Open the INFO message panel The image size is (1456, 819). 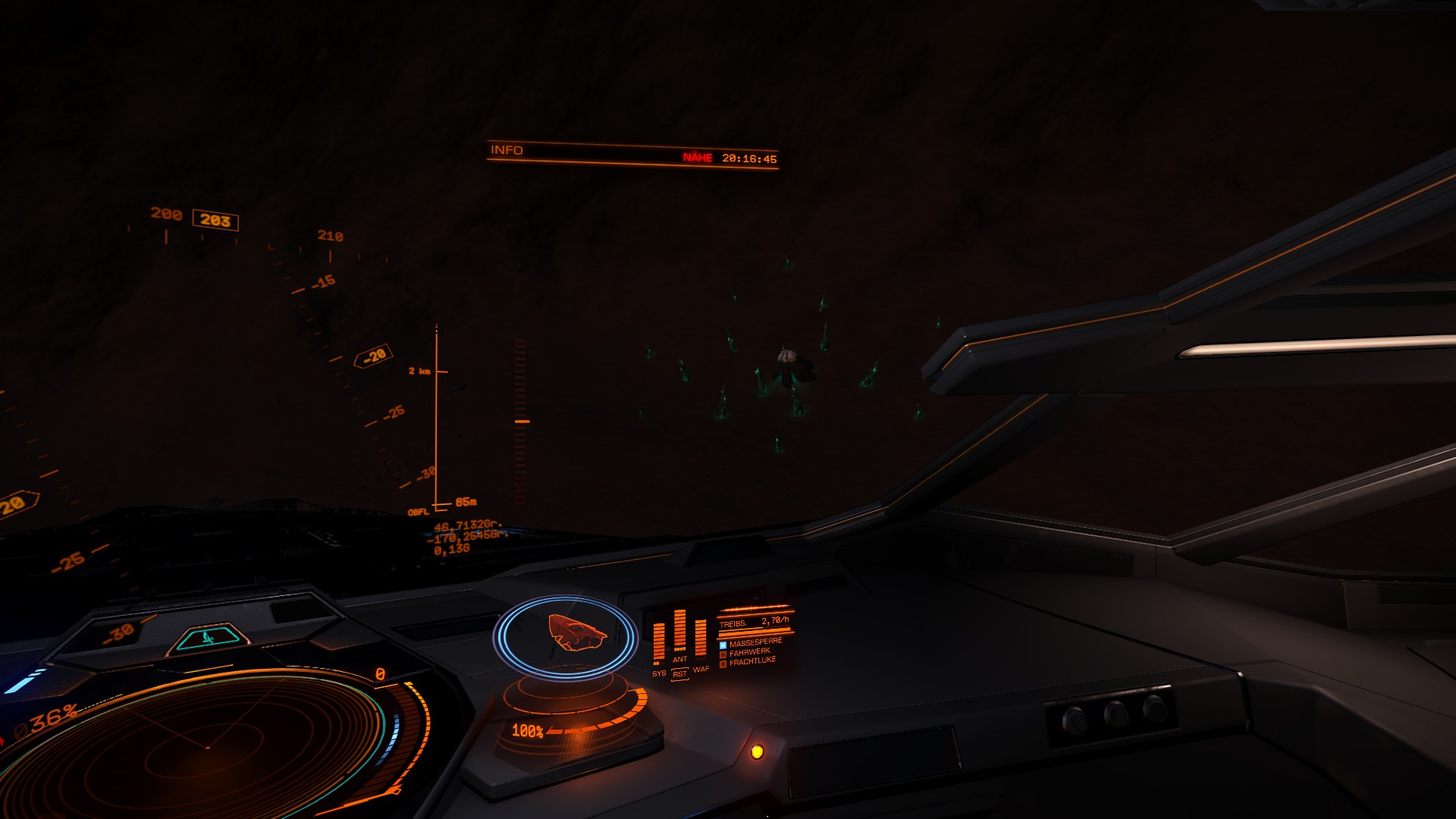tap(507, 150)
